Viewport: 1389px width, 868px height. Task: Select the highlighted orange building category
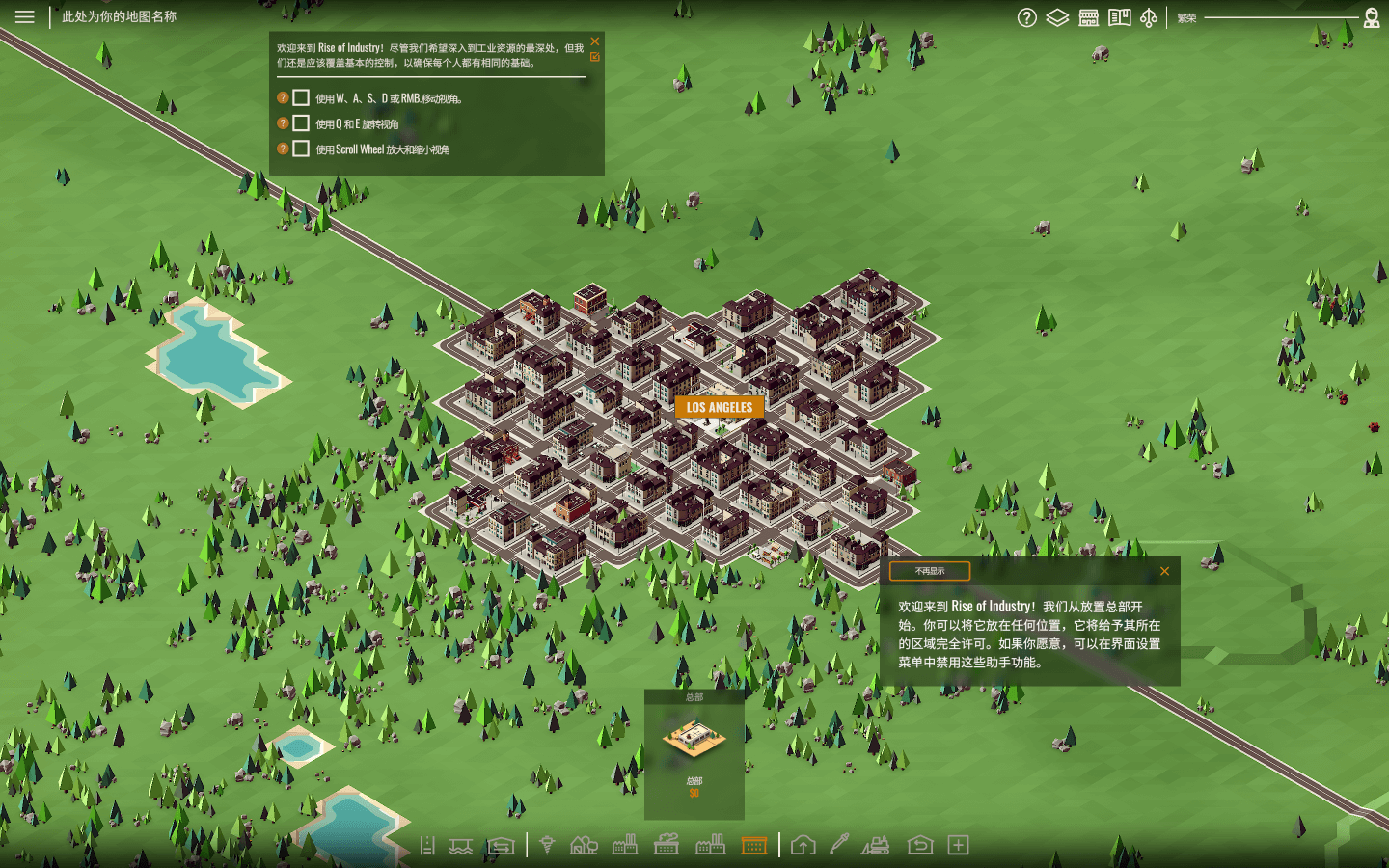754,846
